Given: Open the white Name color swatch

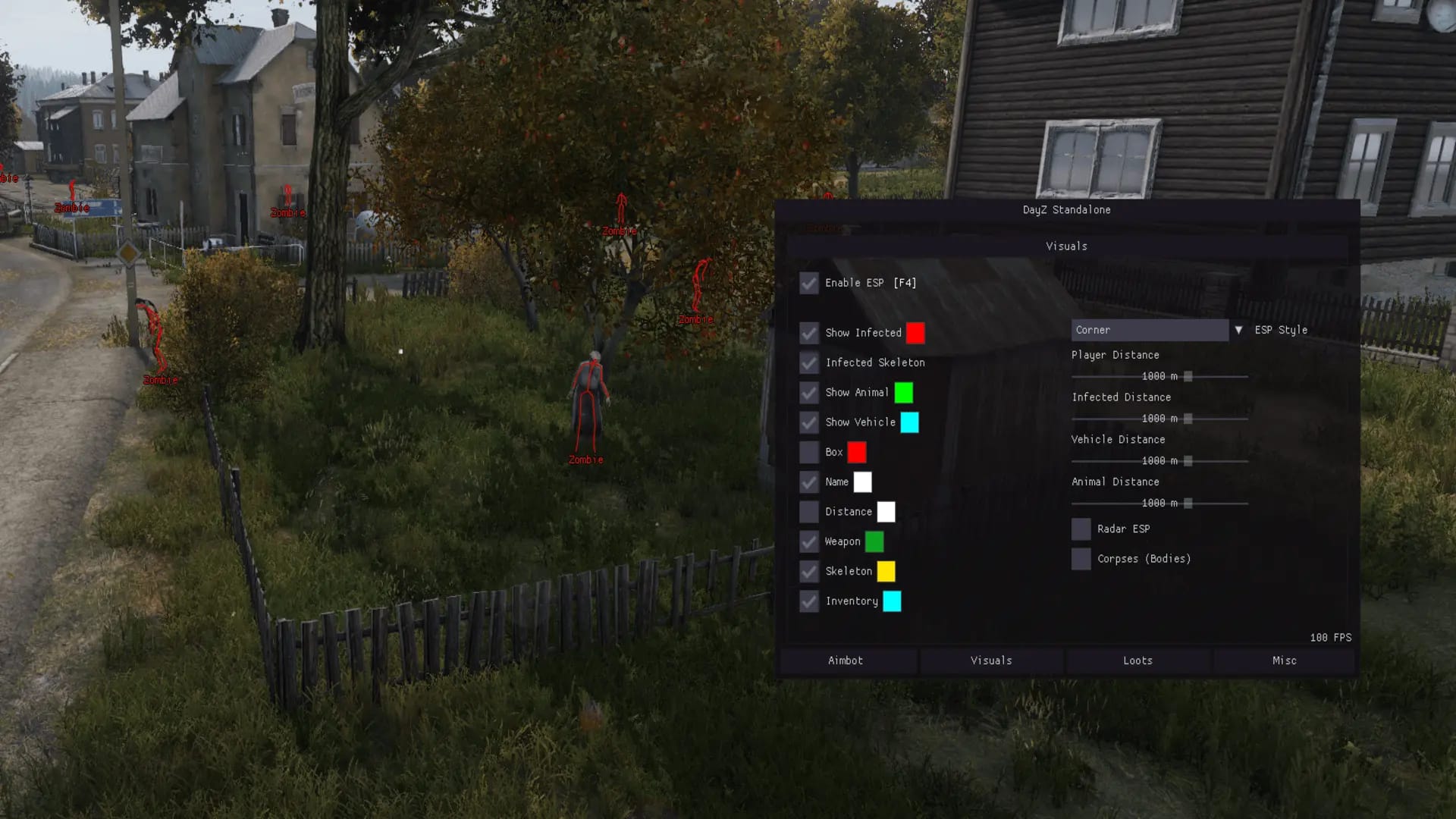Looking at the screenshot, I should point(863,482).
